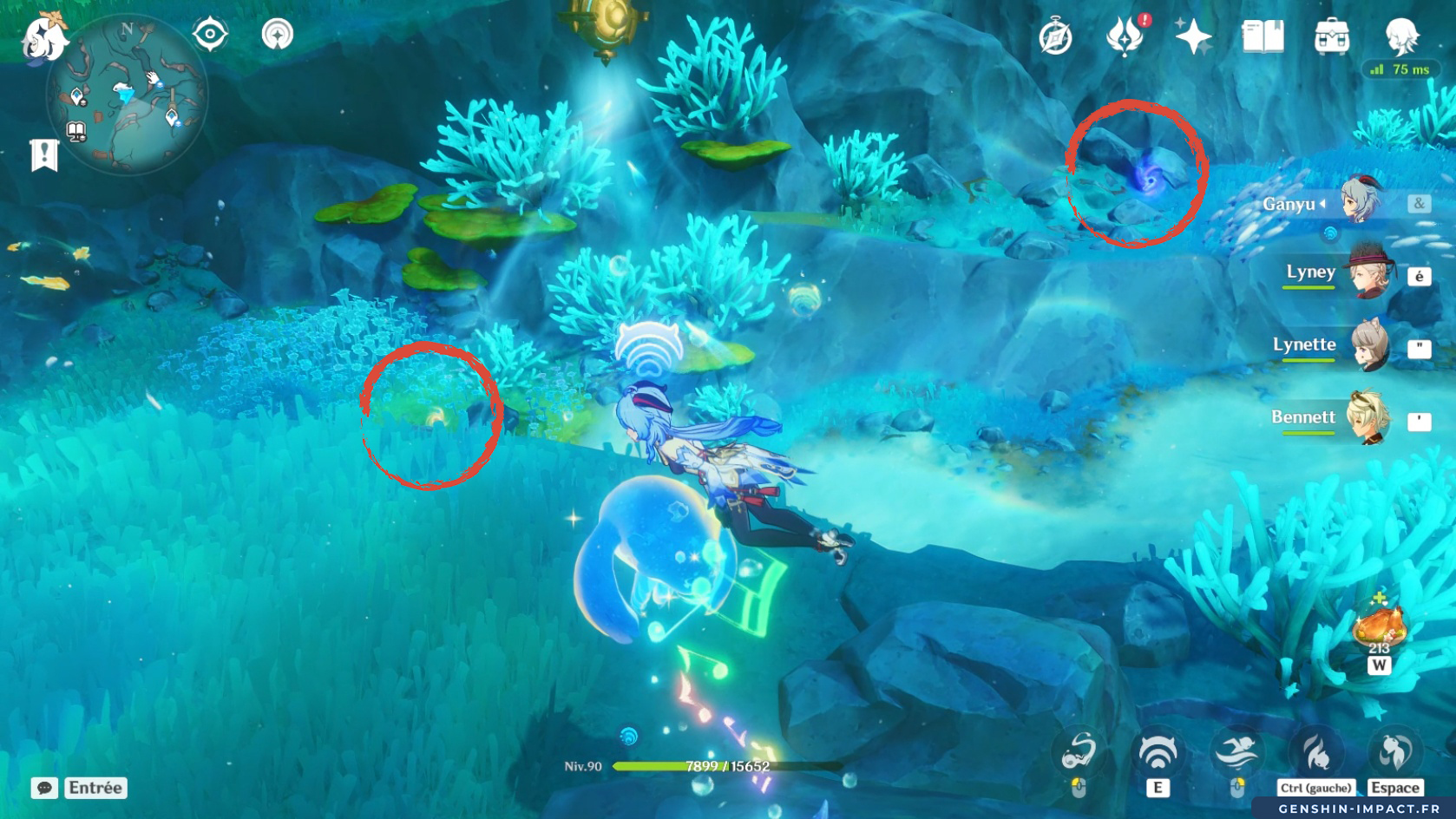Activate the swimmer sprint ability icon

pos(1237,752)
